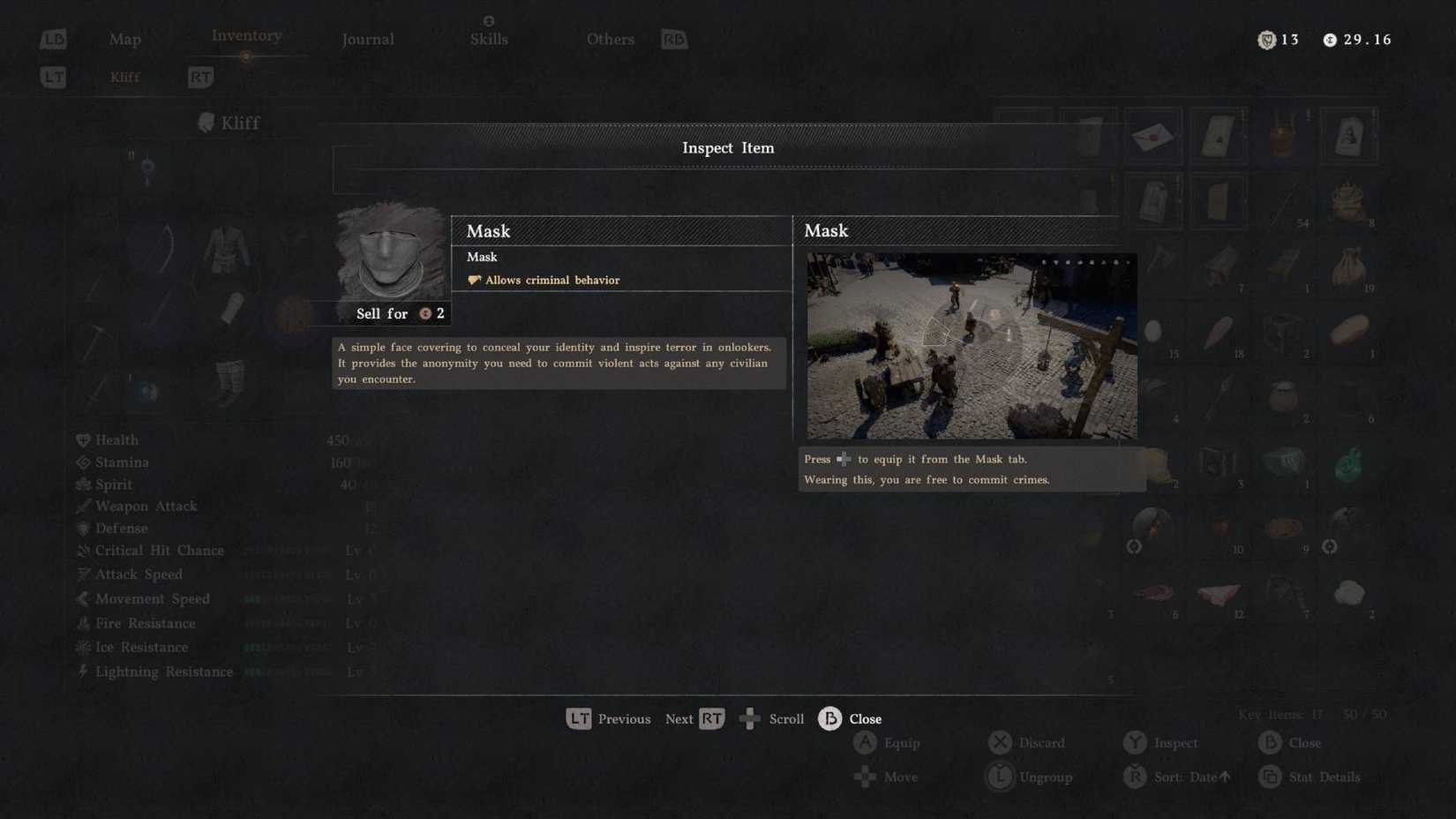Click the Movement Speed level bar
This screenshot has width=1456, height=819.
tap(285, 598)
